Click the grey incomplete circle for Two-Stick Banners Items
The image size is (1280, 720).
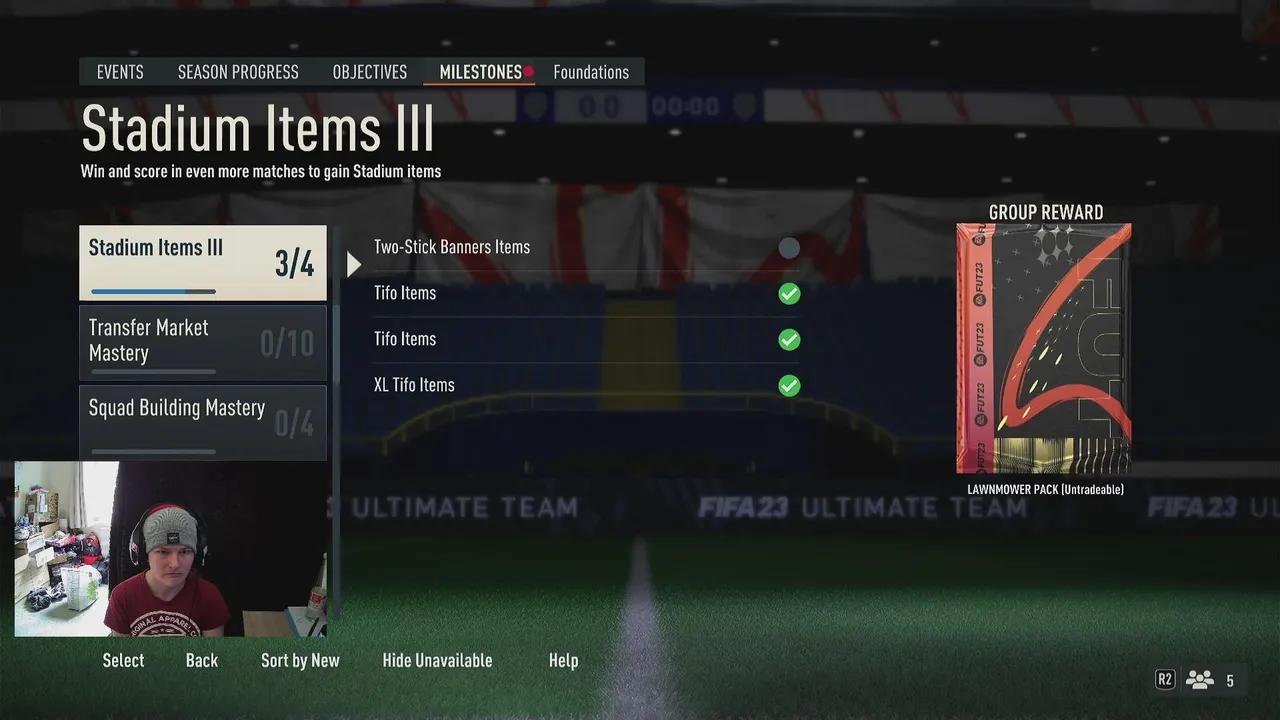pos(789,247)
